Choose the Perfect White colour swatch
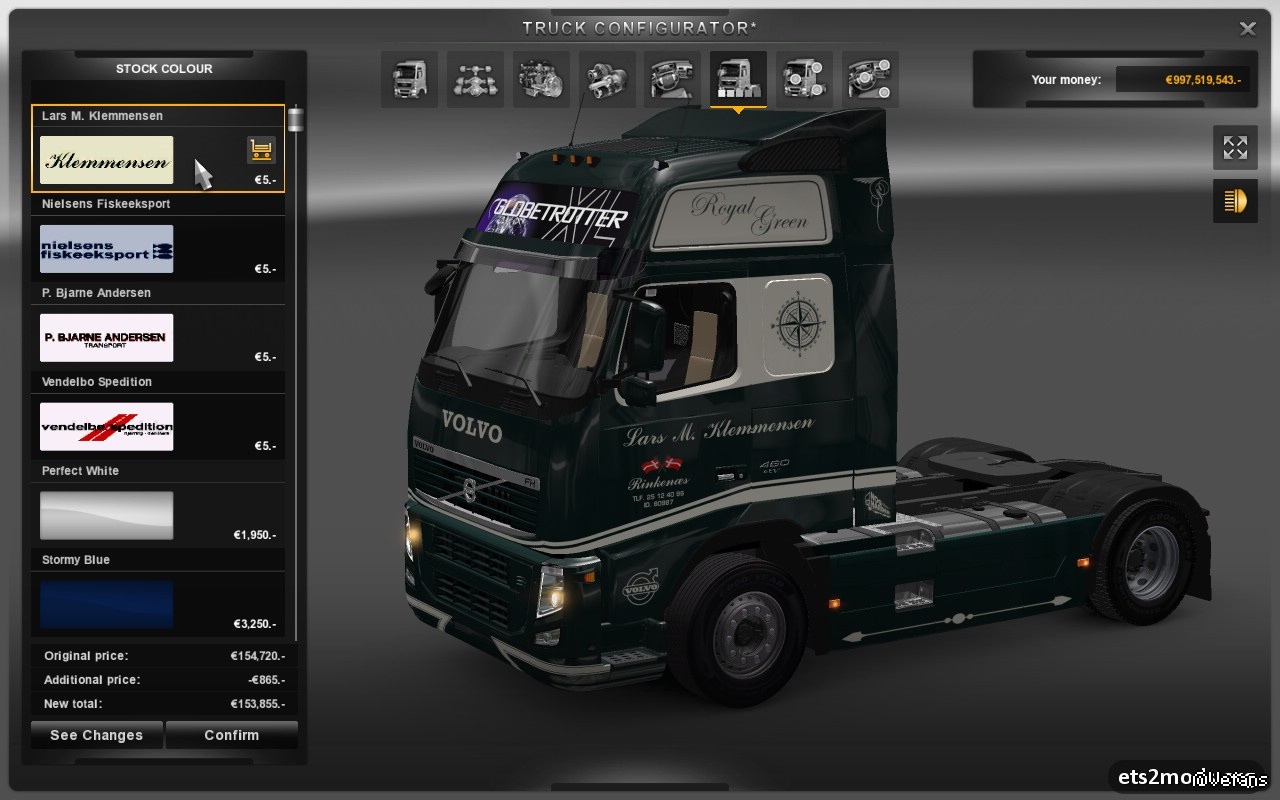1280x800 pixels. (106, 515)
